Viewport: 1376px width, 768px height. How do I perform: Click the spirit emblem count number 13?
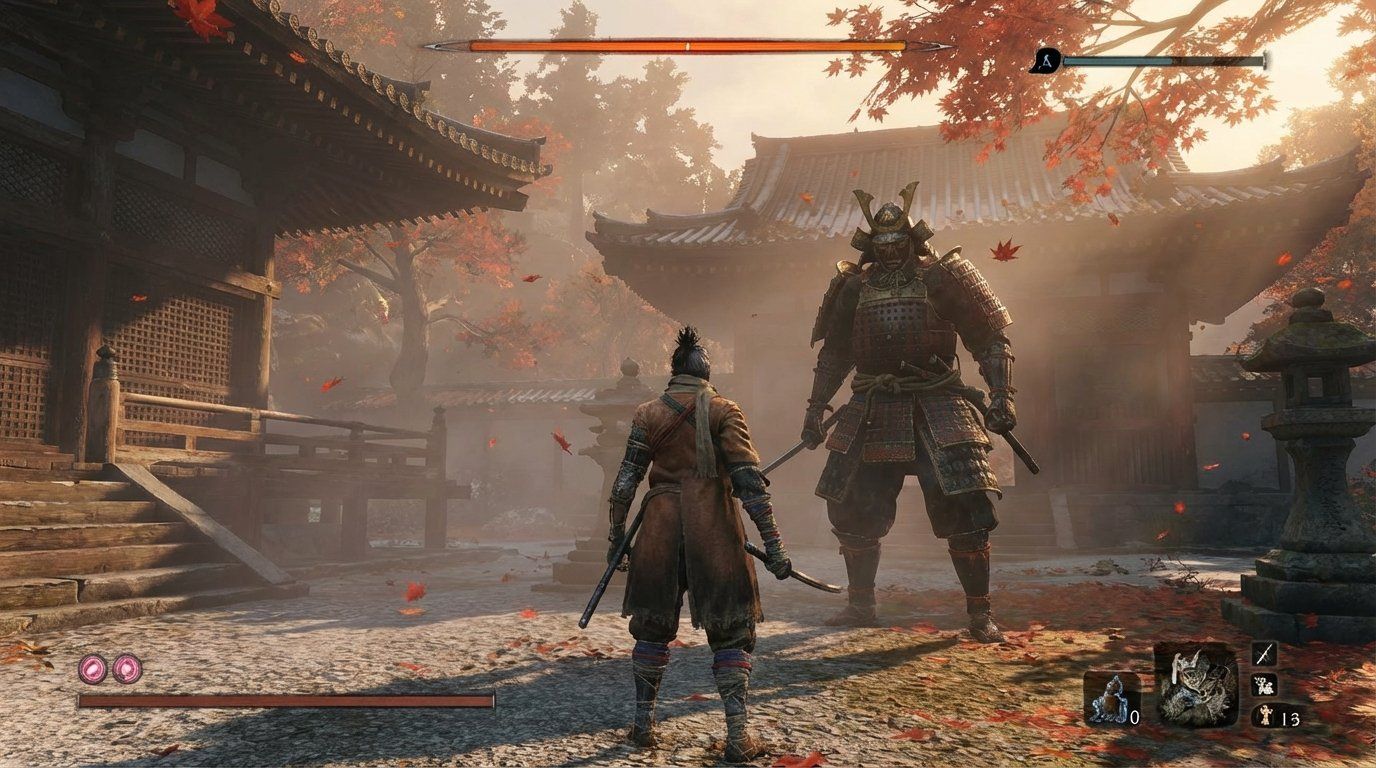(1292, 720)
